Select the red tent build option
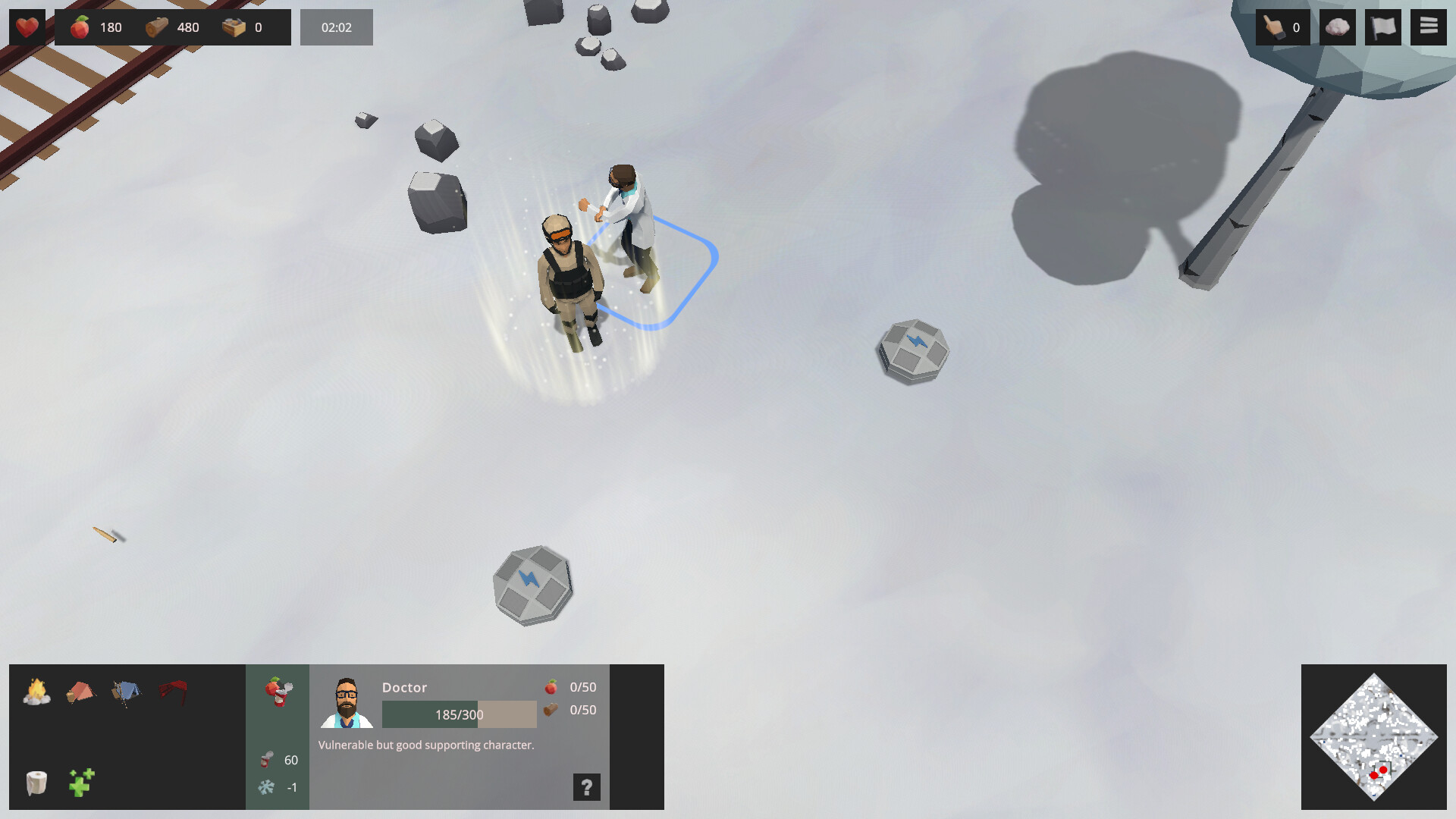This screenshot has height=819, width=1456. coord(80,692)
